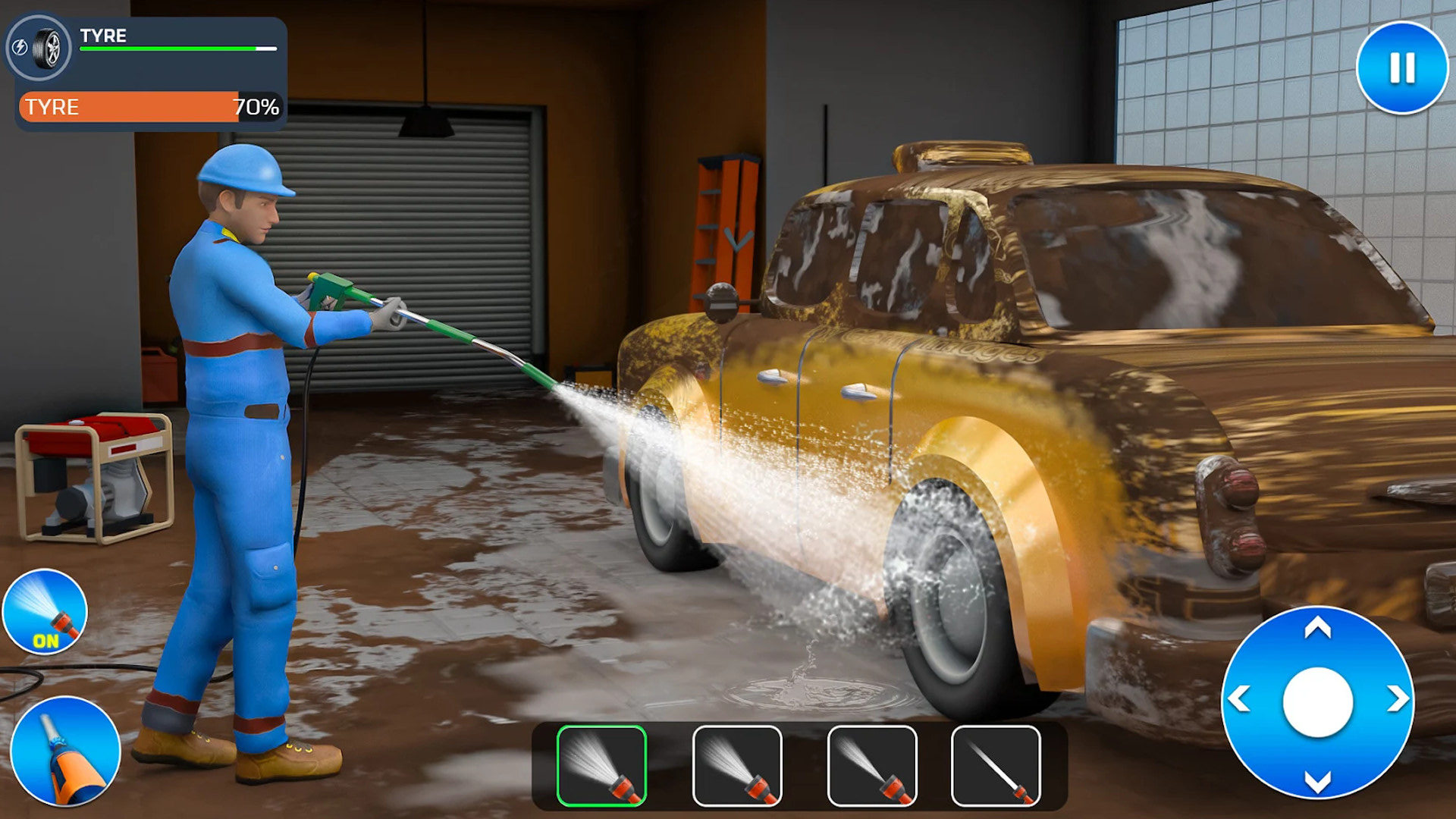Click the down arrow on the movement pad

click(x=1318, y=781)
